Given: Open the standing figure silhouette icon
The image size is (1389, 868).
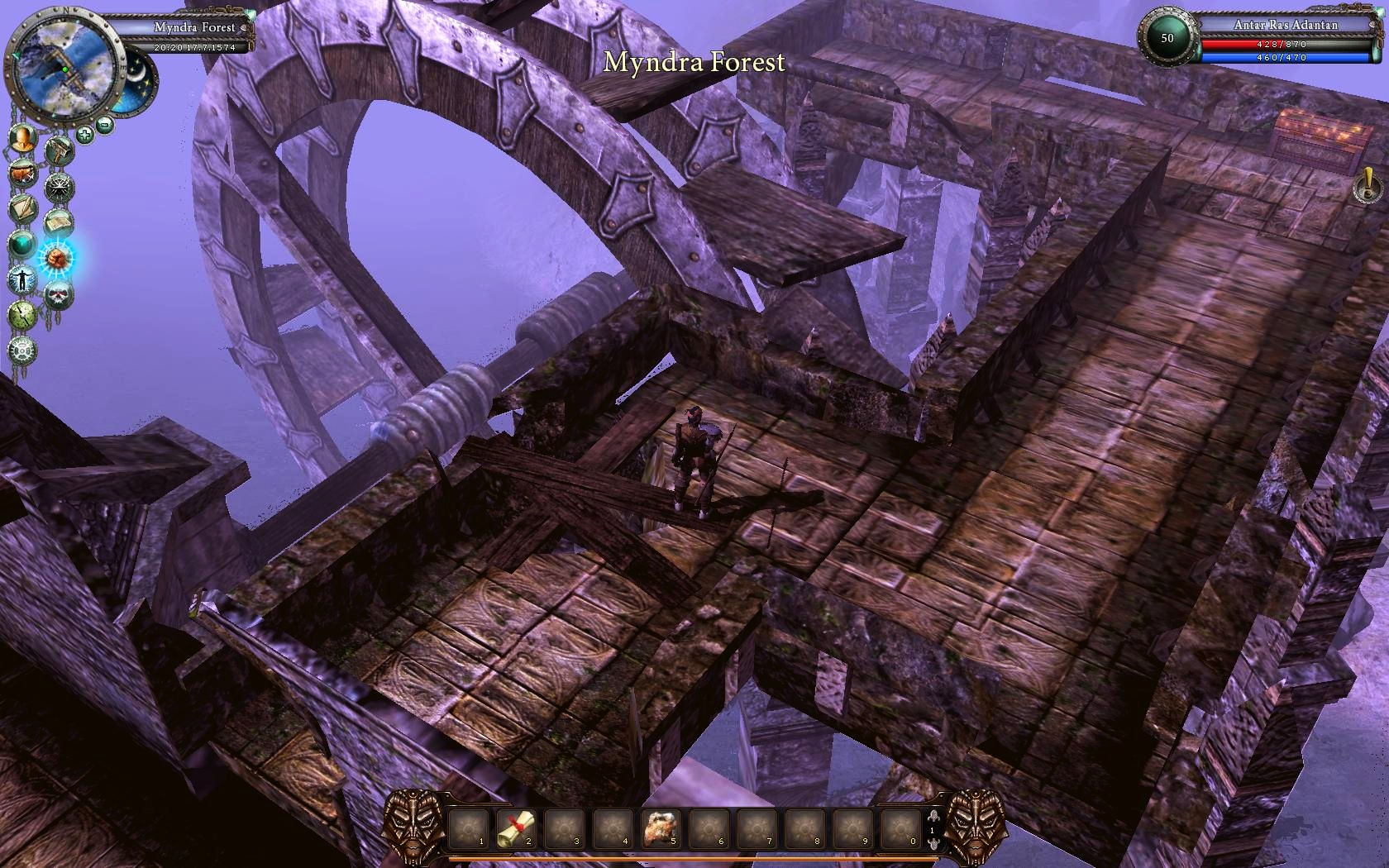Looking at the screenshot, I should pyautogui.click(x=21, y=279).
